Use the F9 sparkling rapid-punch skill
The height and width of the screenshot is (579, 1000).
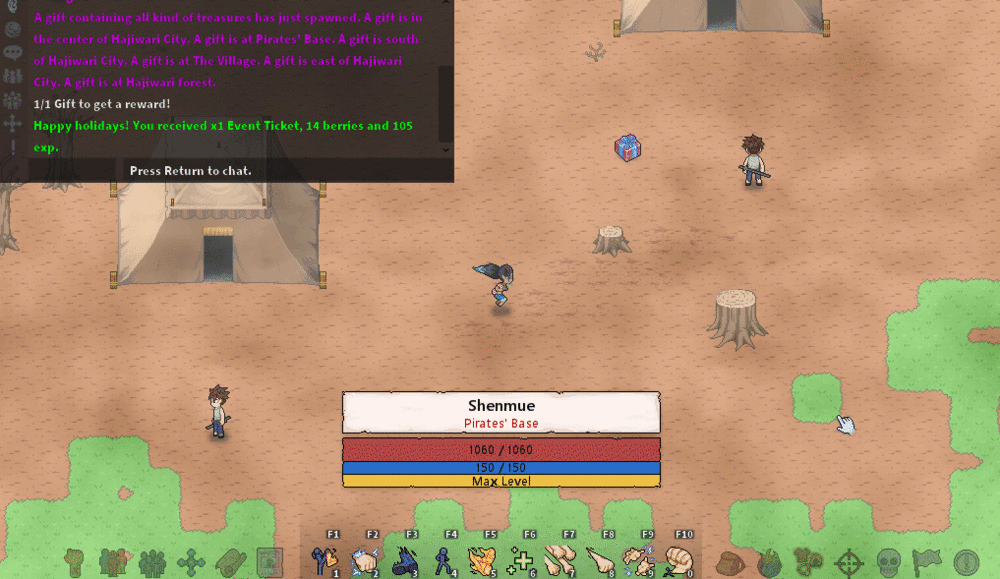click(x=639, y=559)
